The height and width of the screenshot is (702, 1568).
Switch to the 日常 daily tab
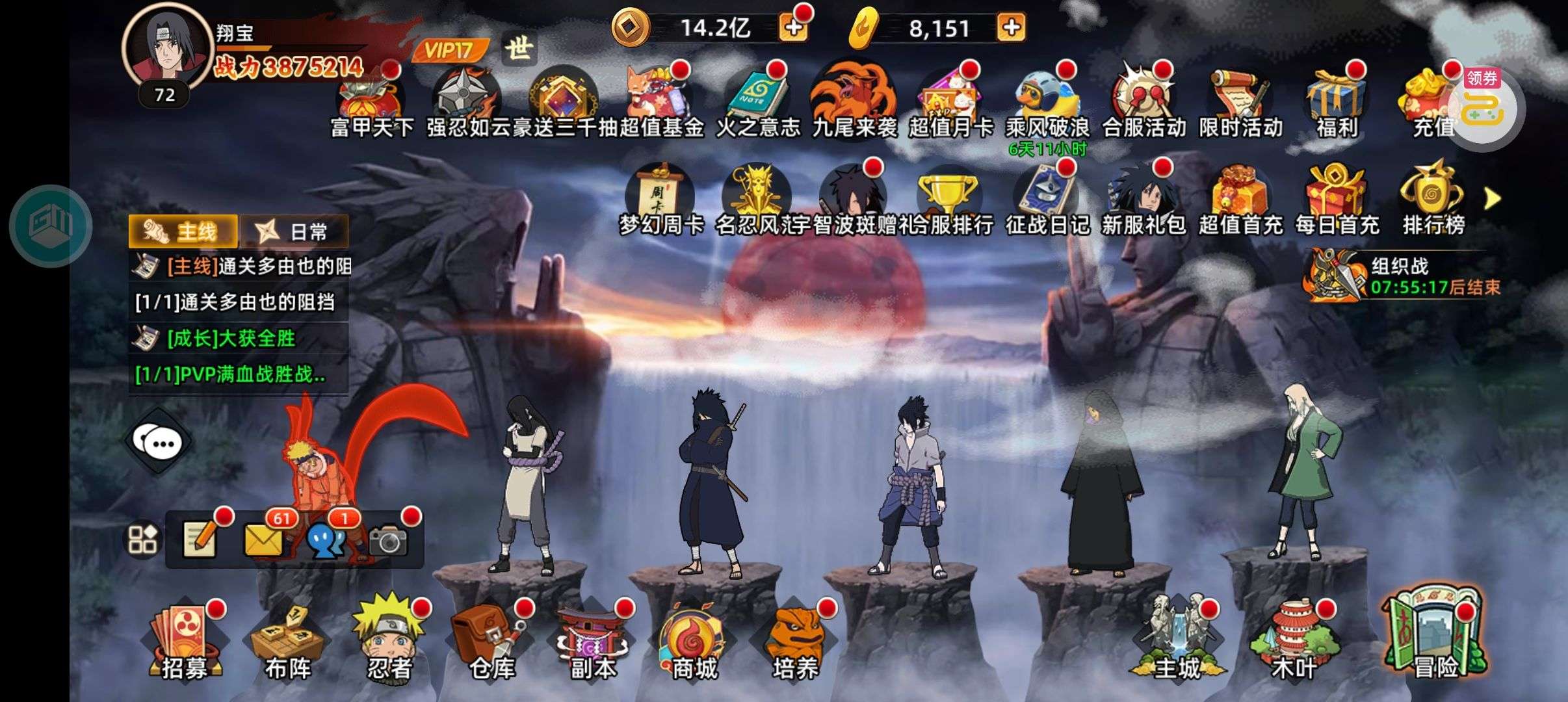[296, 231]
